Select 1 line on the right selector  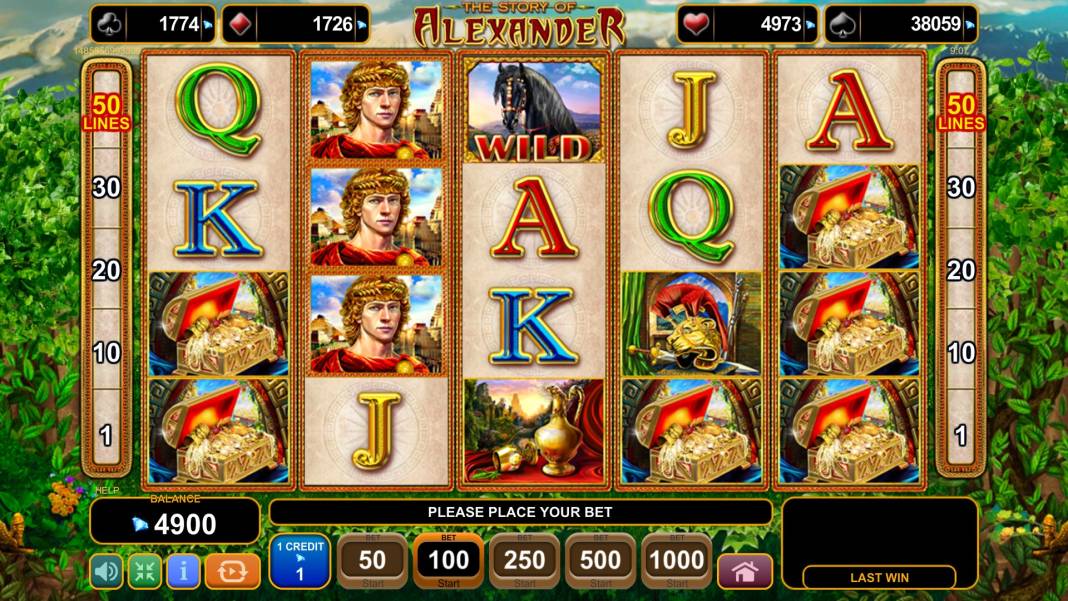(x=961, y=436)
